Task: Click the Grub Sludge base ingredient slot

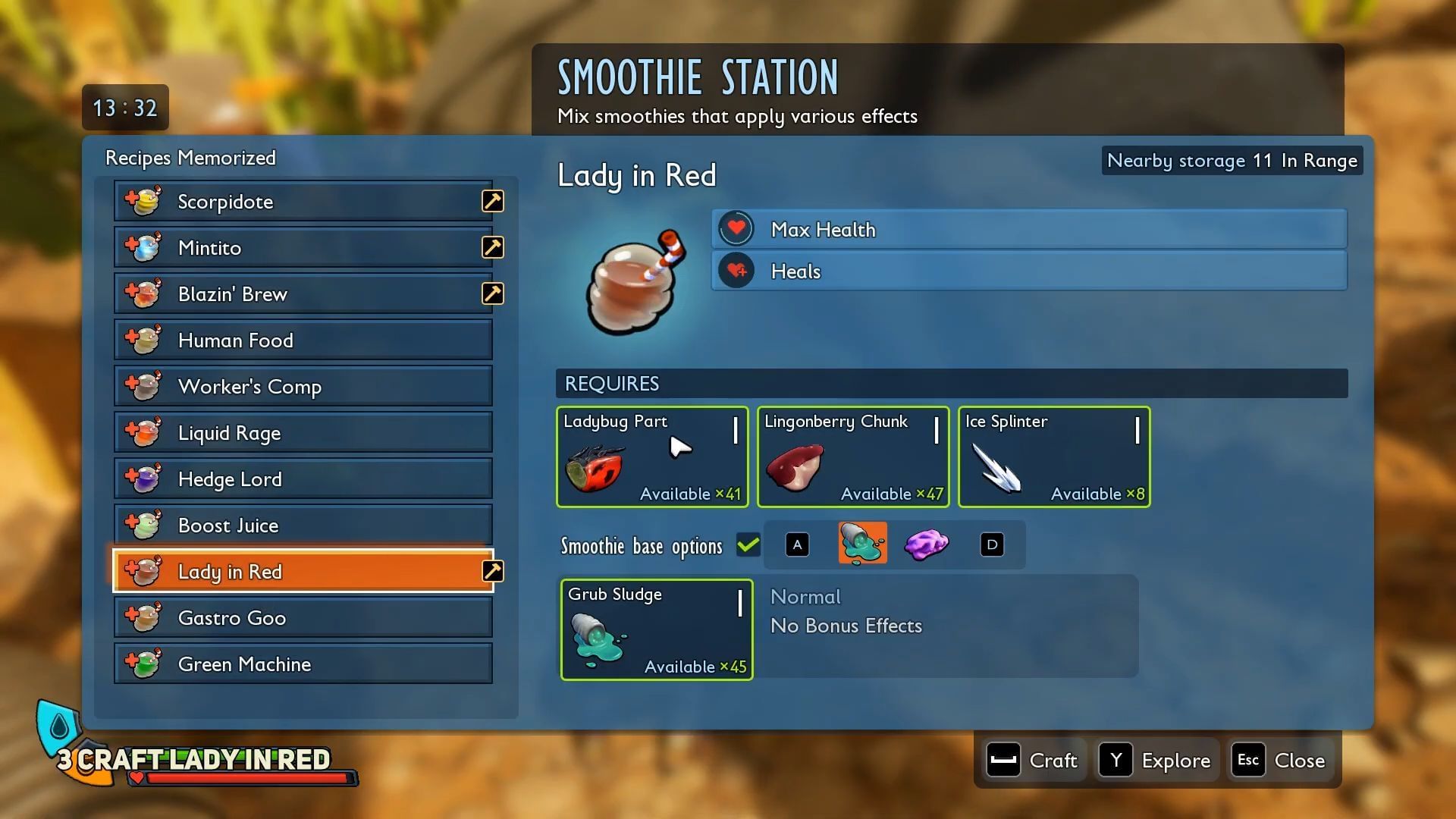Action: [657, 630]
